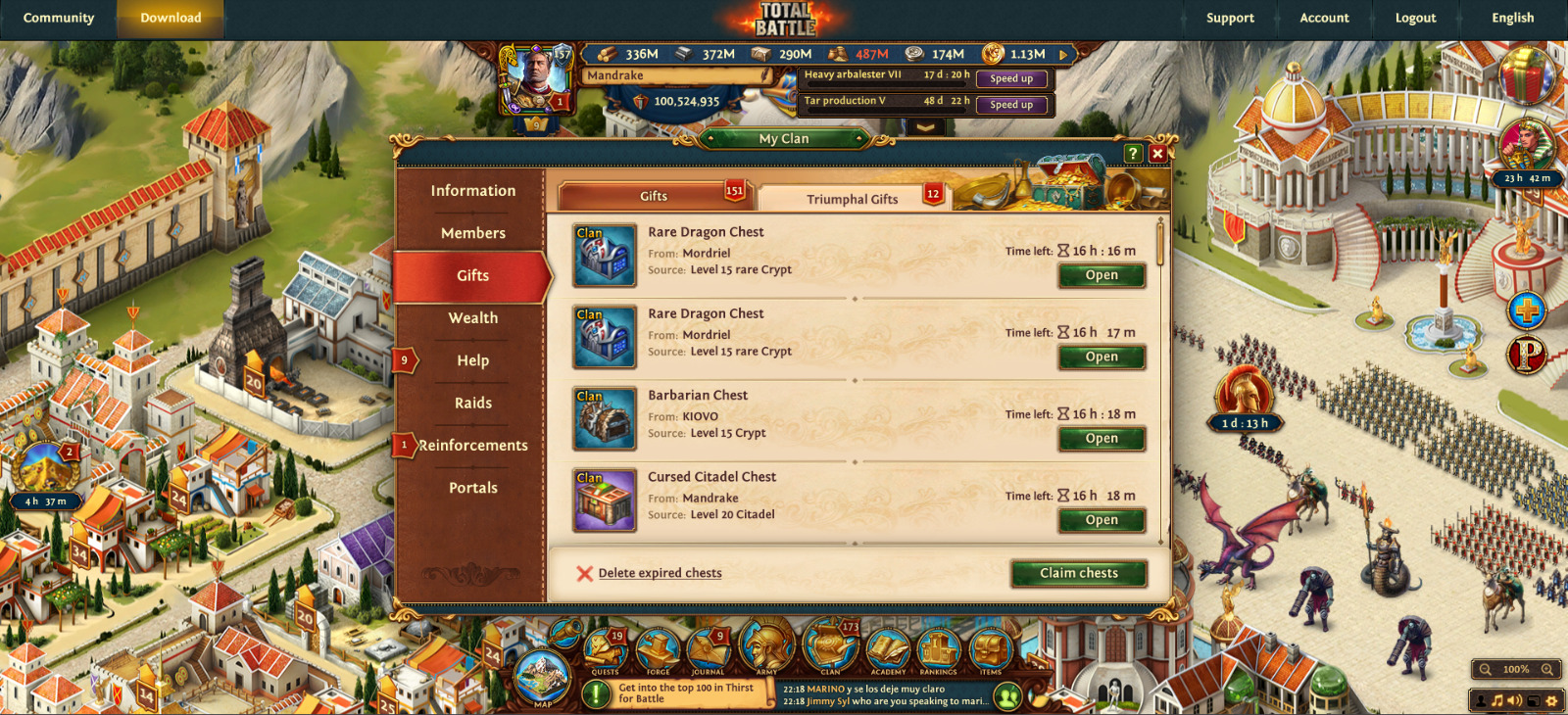Speed up Heavy arbalester VII training
Viewport: 1568px width, 715px height.
pyautogui.click(x=1010, y=78)
